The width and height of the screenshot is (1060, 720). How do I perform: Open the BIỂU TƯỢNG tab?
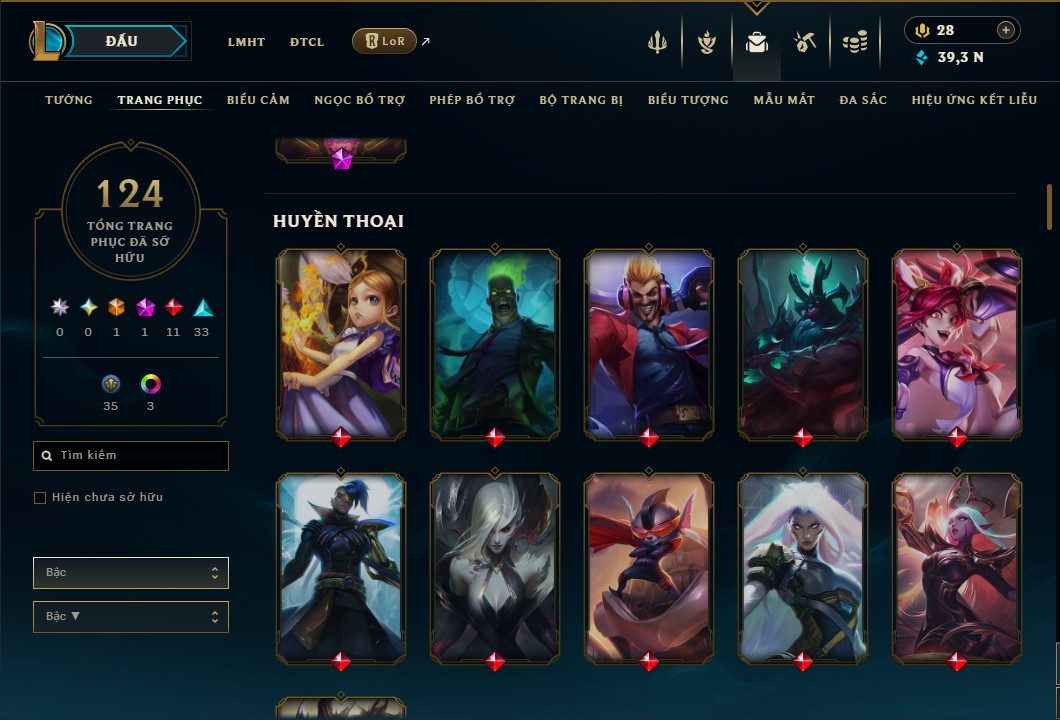(x=688, y=100)
